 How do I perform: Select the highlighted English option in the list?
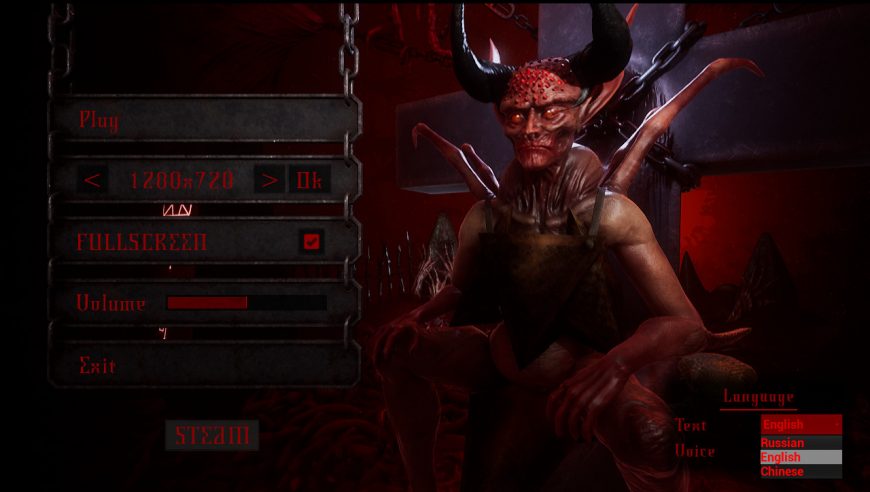pos(801,457)
